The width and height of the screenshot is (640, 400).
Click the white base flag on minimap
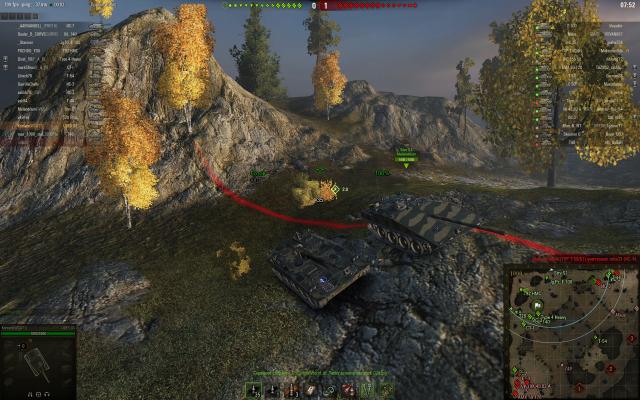coord(537,304)
